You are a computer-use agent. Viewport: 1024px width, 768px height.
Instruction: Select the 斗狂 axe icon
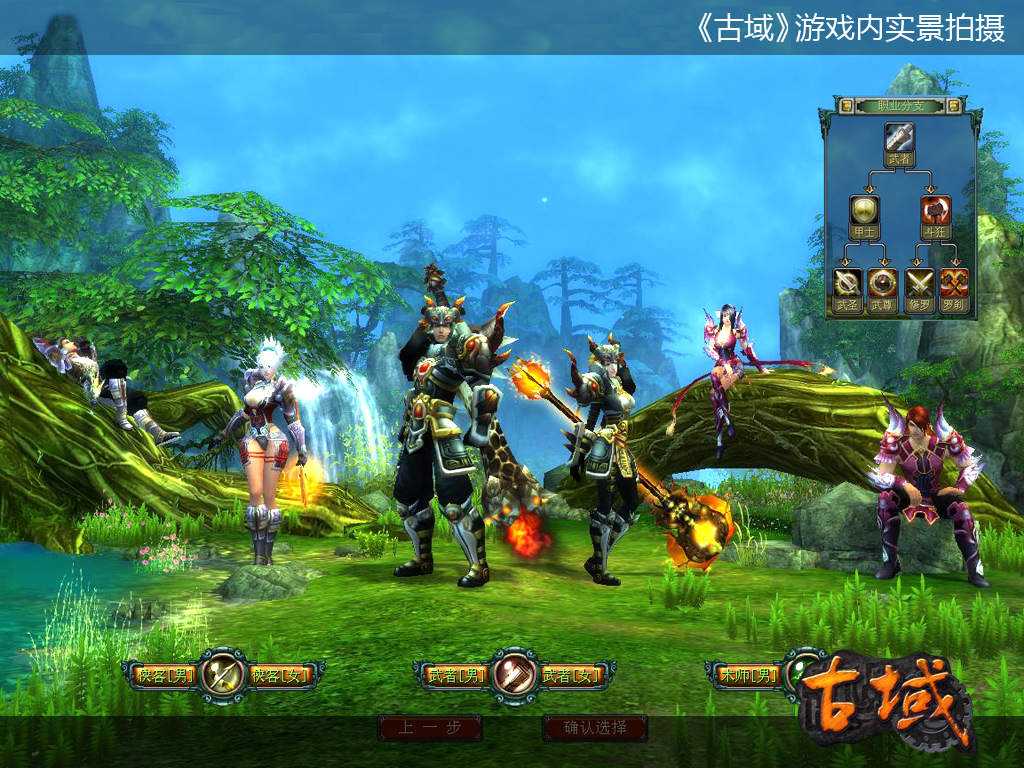pos(935,210)
